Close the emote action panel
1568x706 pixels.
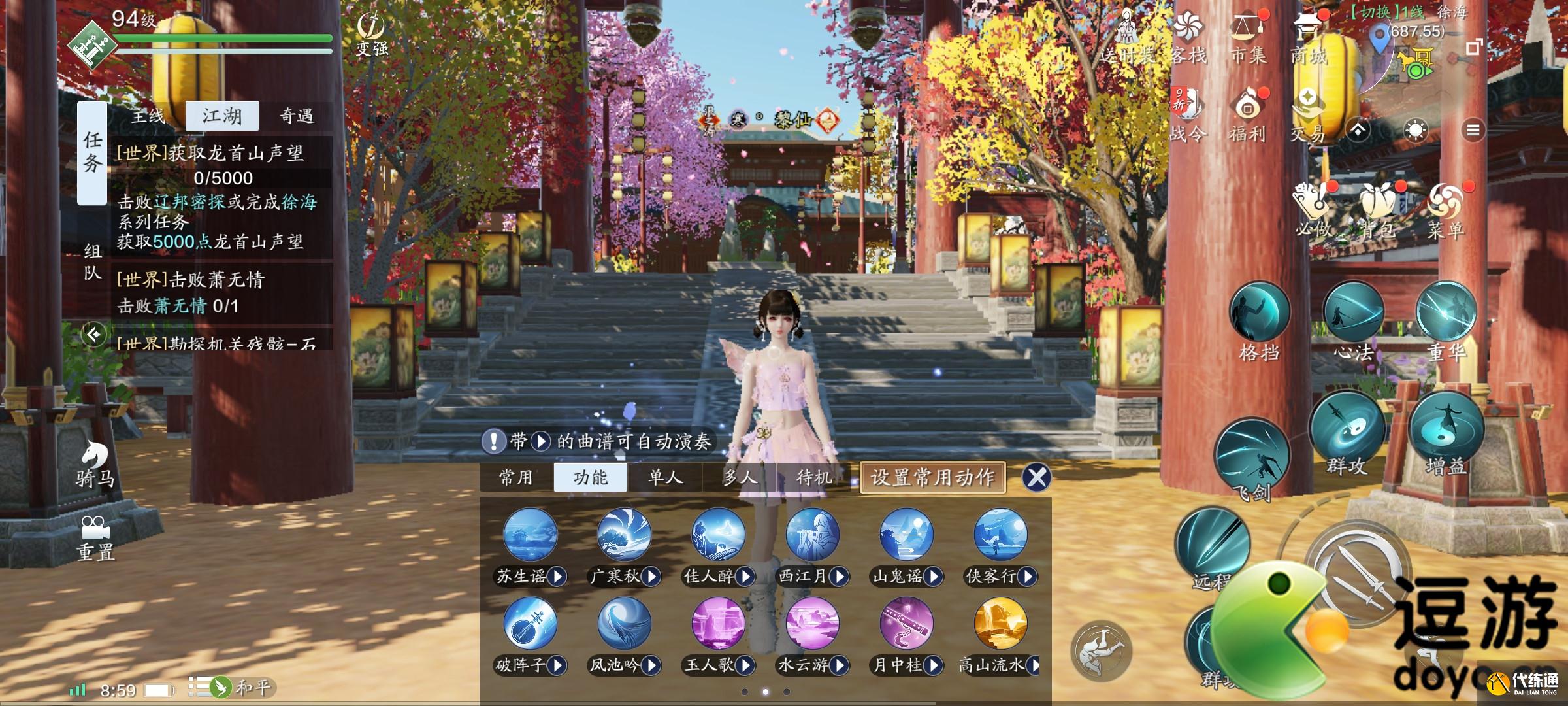pos(1037,477)
